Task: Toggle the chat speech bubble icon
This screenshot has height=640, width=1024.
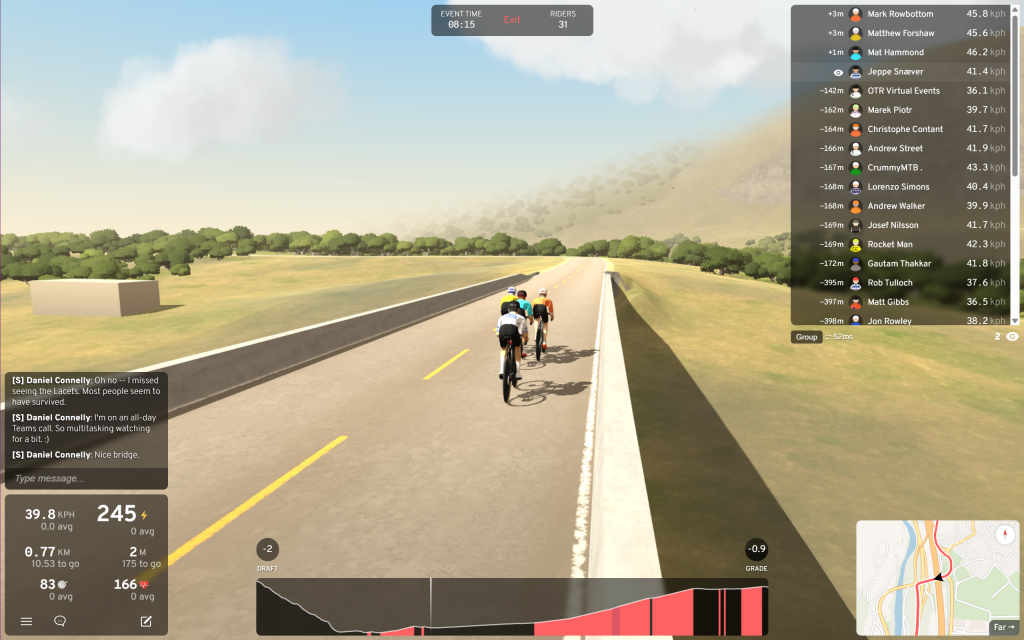Action: point(60,621)
